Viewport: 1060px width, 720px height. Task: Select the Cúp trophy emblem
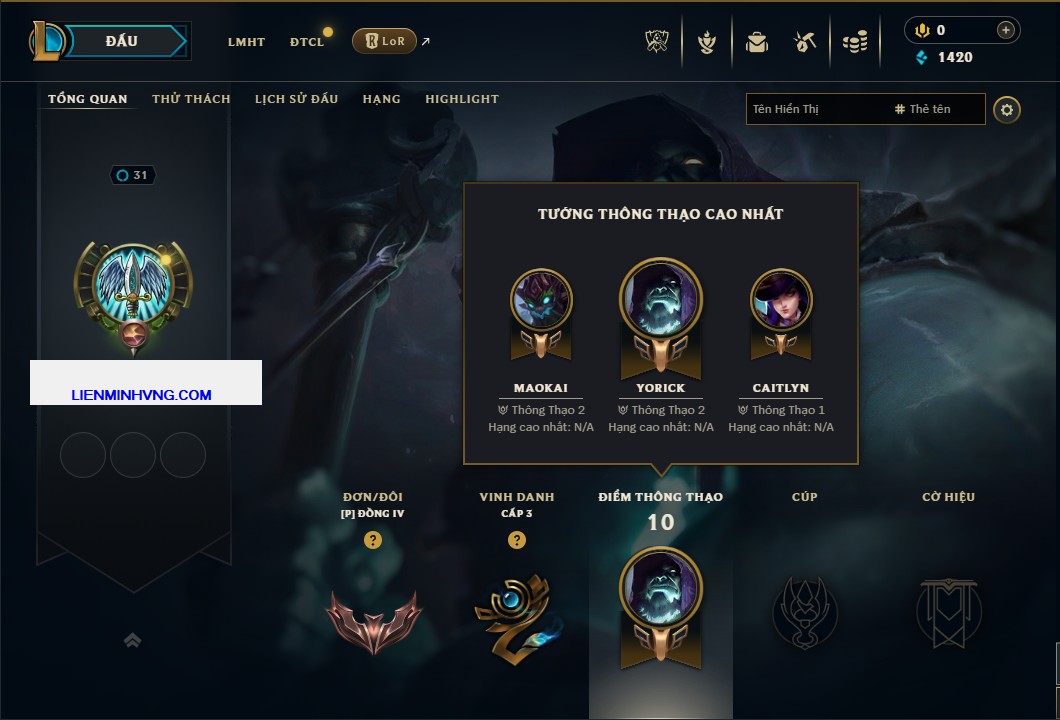[804, 612]
